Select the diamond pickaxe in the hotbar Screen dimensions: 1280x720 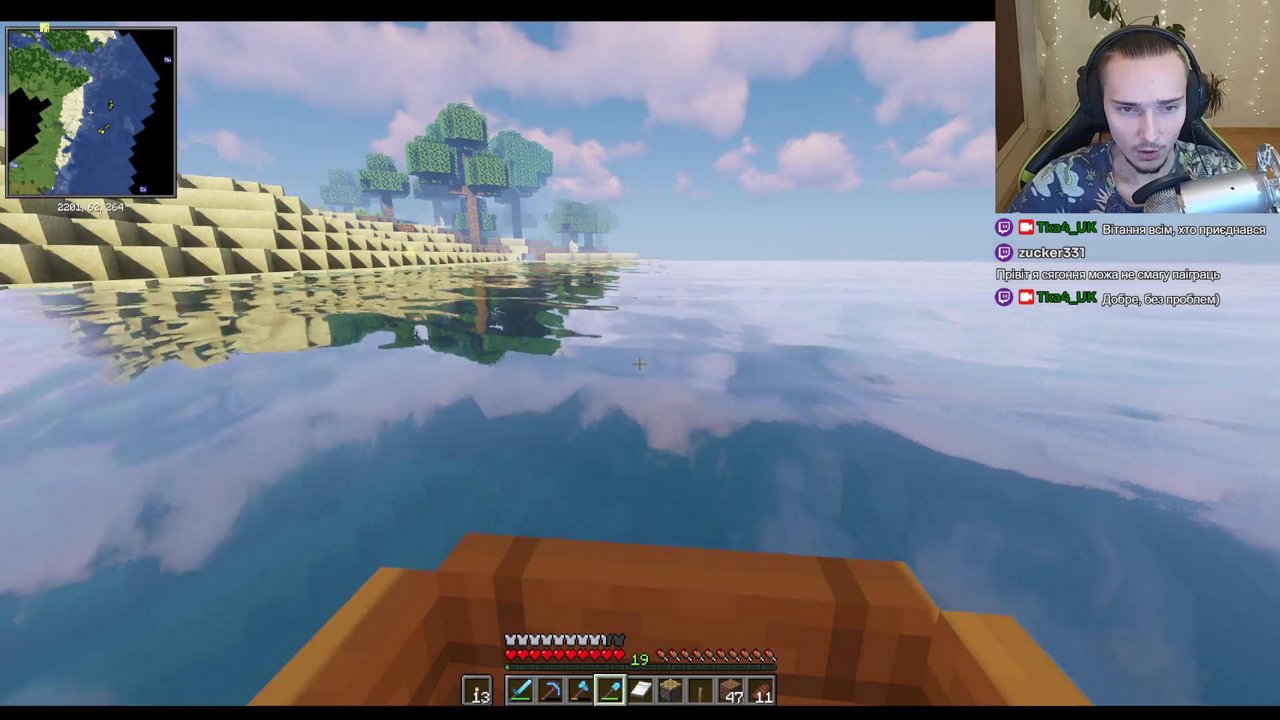pyautogui.click(x=549, y=690)
